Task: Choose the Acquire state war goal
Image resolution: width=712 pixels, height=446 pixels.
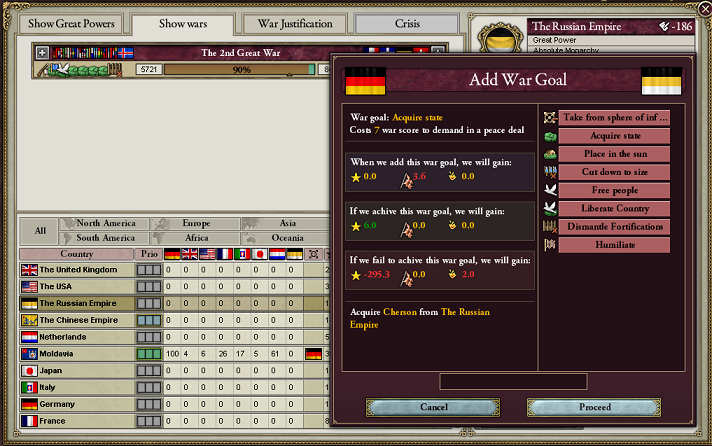Action: [613, 136]
